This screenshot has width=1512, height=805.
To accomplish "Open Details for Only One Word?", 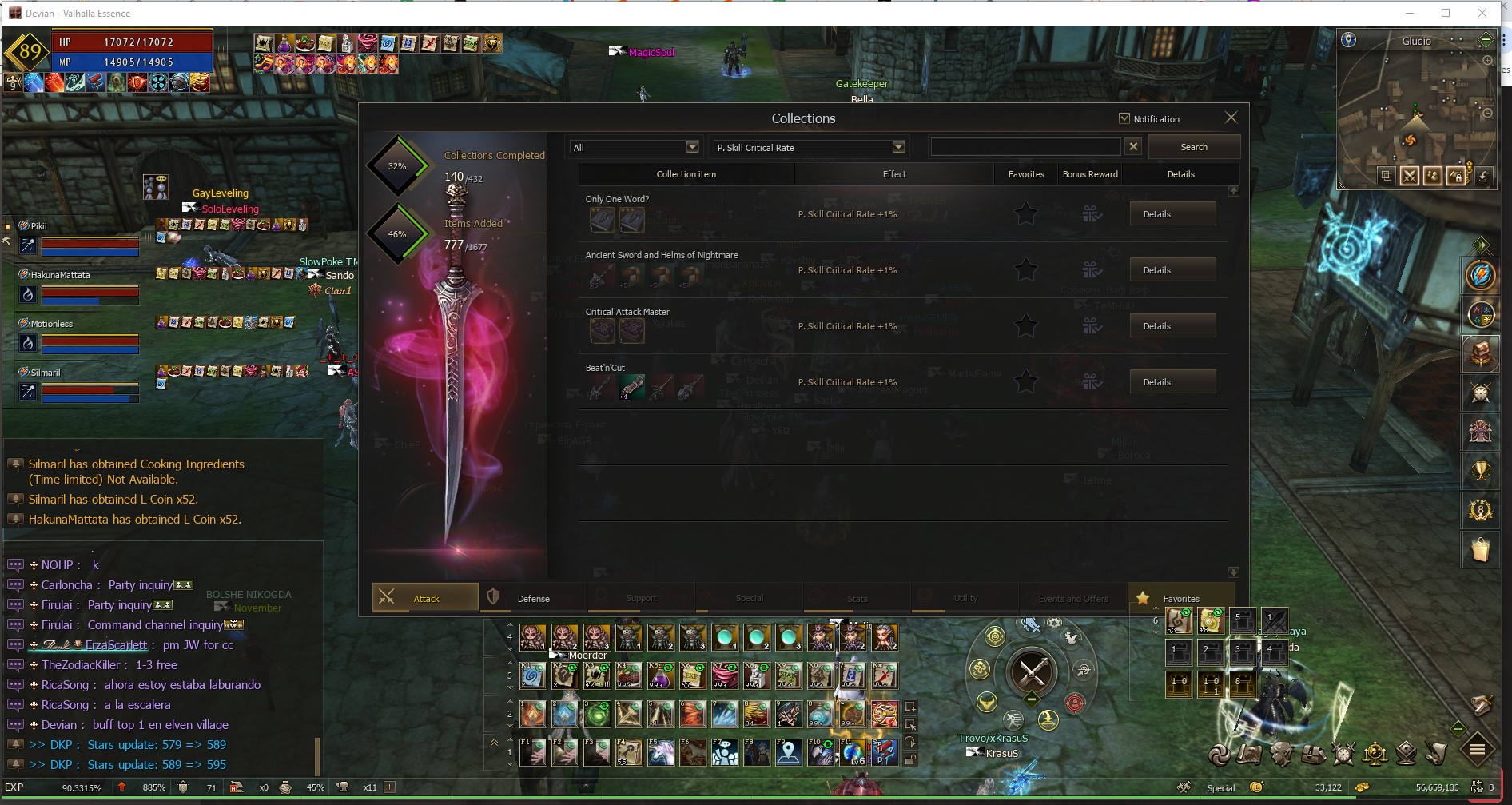I will point(1172,214).
